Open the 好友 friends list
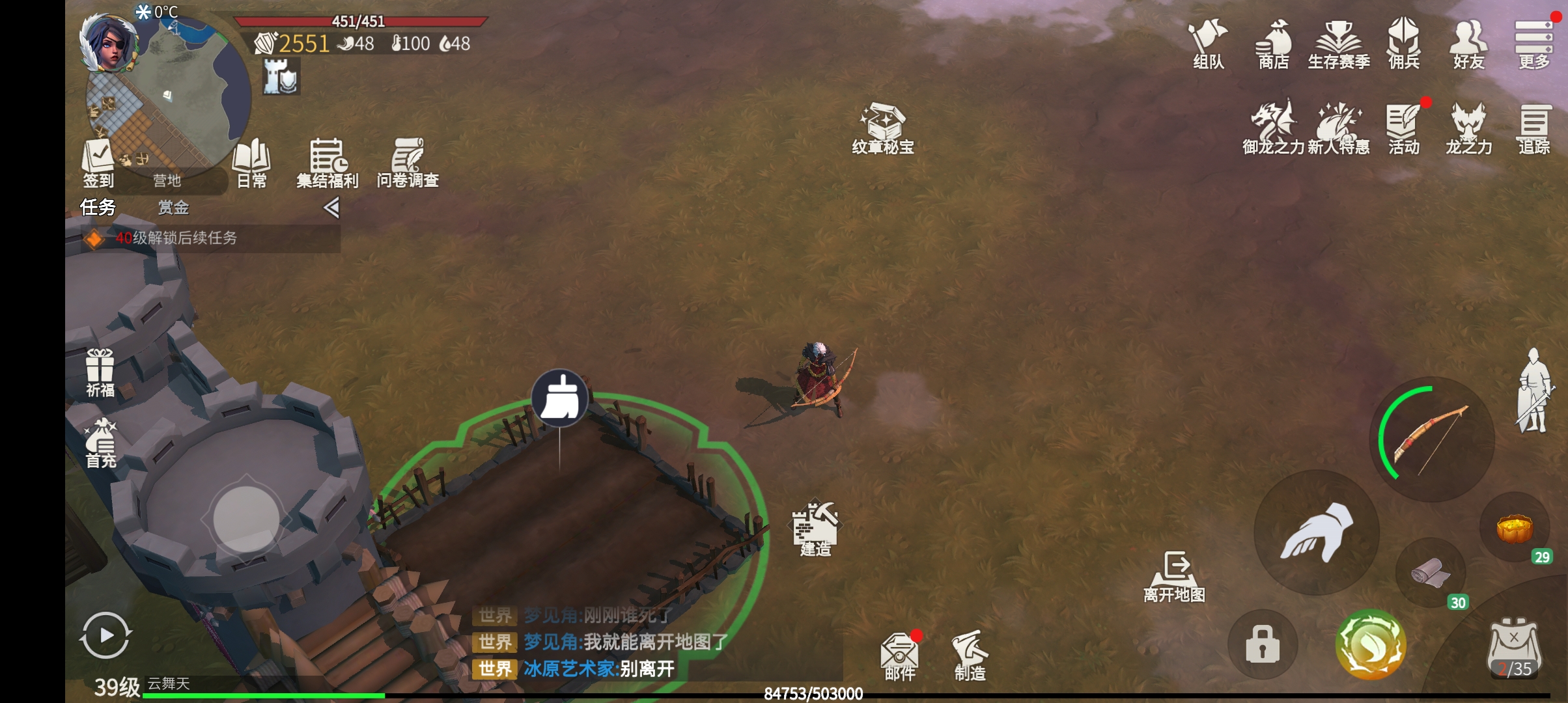Viewport: 1568px width, 703px height. coord(1468,43)
